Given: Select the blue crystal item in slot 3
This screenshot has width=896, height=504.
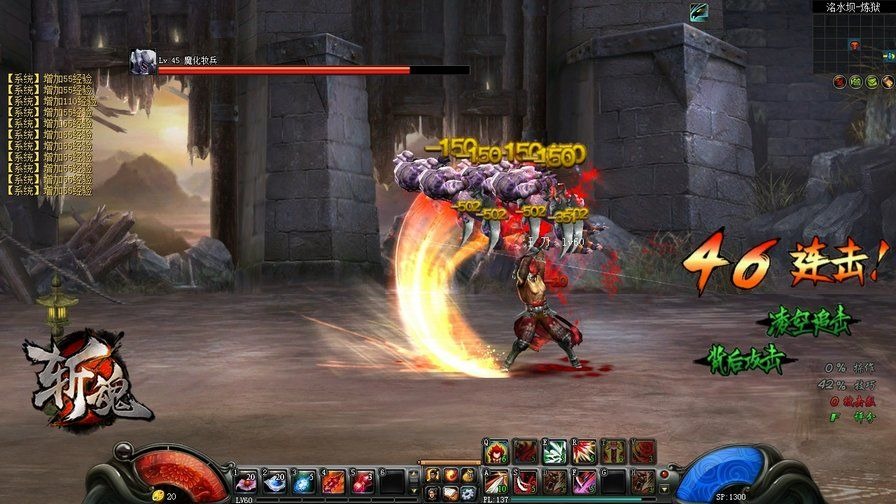Looking at the screenshot, I should (304, 482).
